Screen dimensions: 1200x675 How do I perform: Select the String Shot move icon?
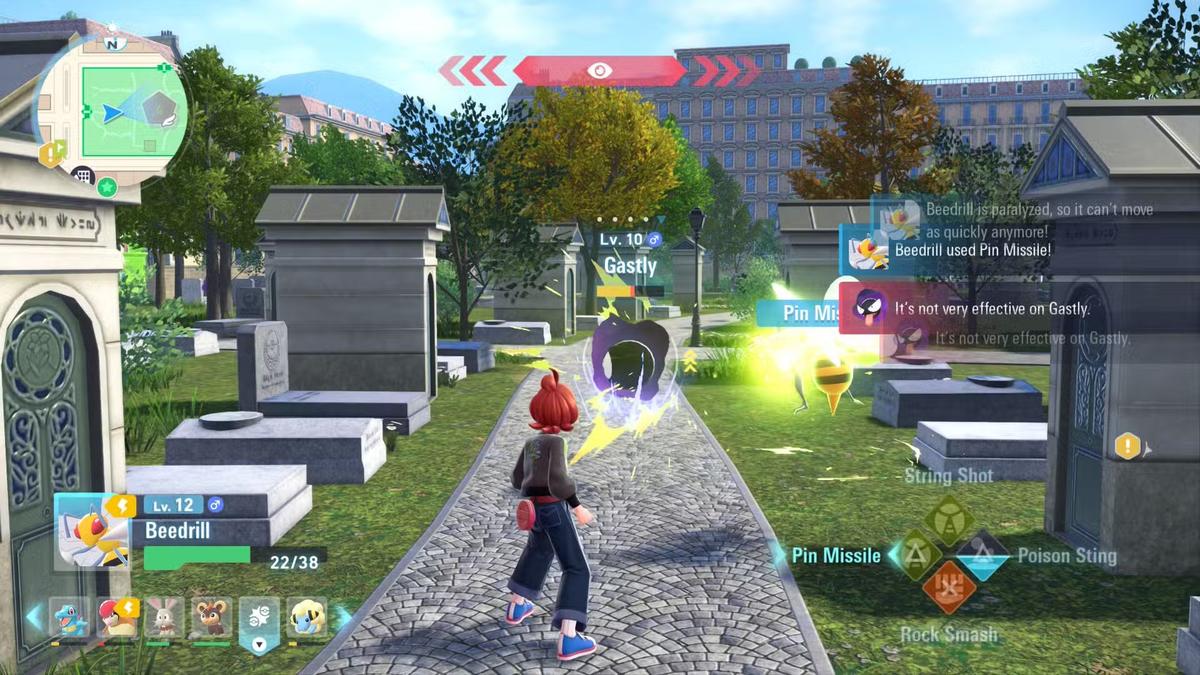949,518
